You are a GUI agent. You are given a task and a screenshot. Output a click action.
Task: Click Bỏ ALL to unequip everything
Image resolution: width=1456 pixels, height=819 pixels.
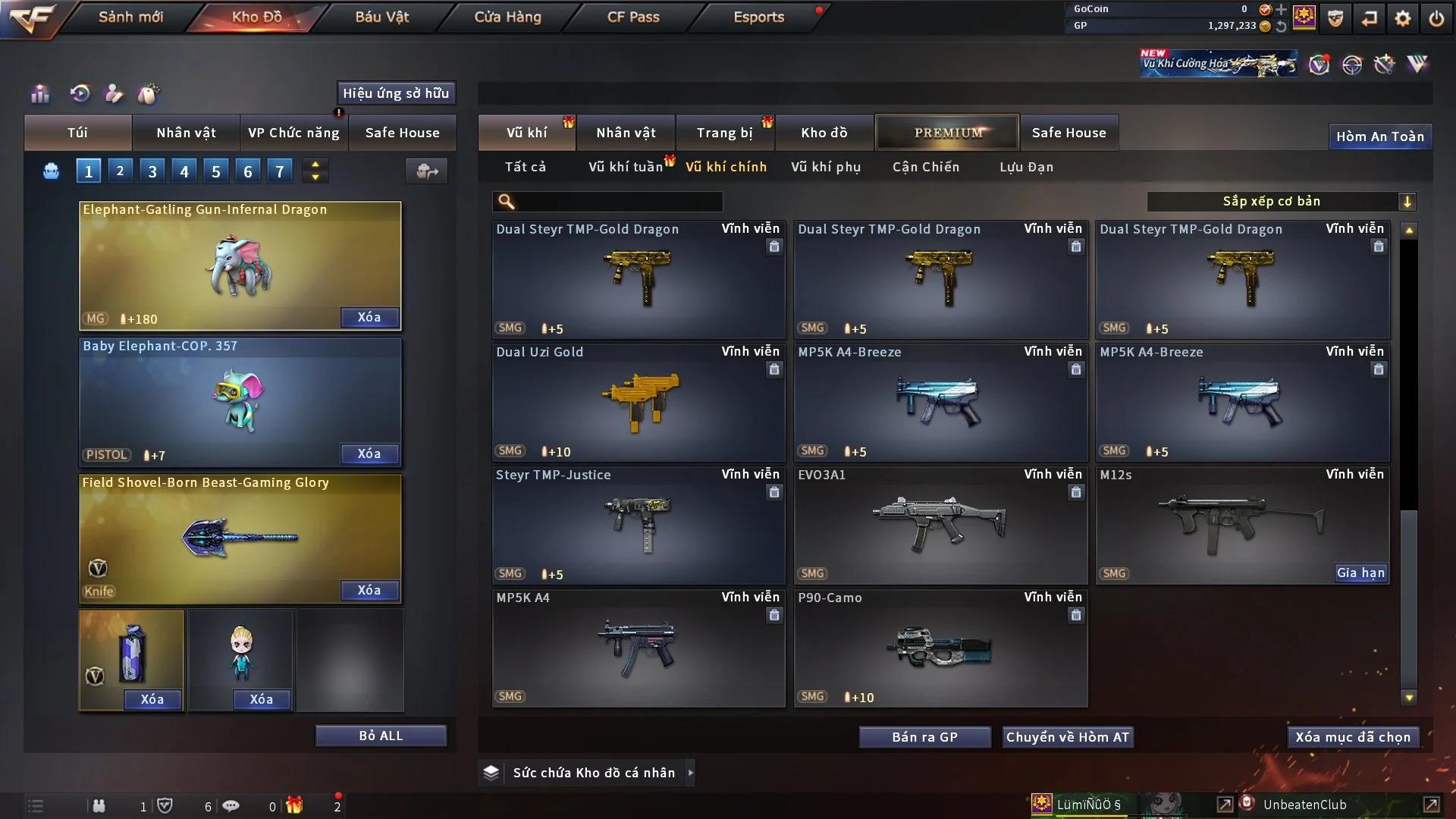[381, 736]
